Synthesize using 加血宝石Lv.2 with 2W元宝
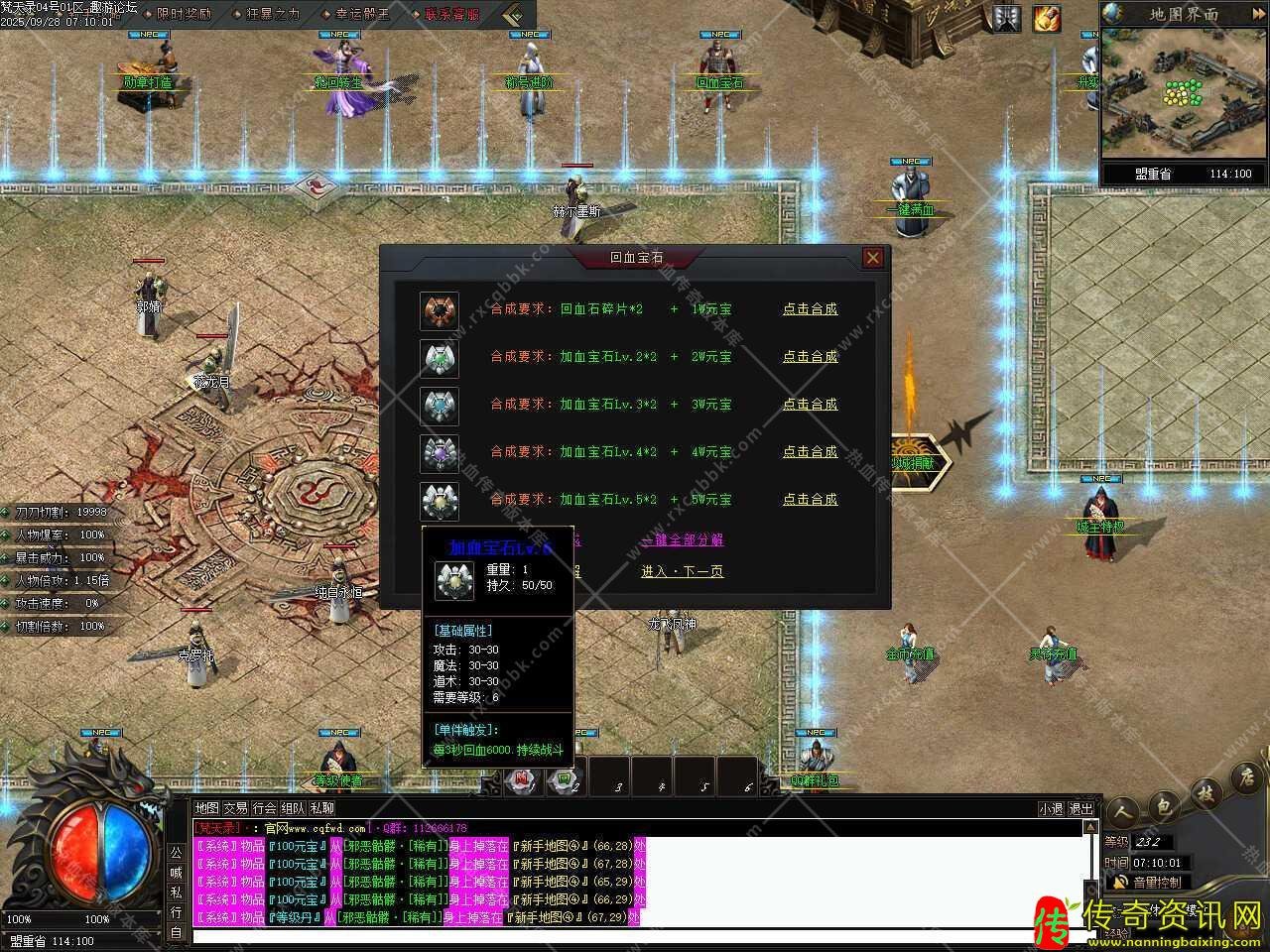This screenshot has height=952, width=1270. tap(810, 357)
